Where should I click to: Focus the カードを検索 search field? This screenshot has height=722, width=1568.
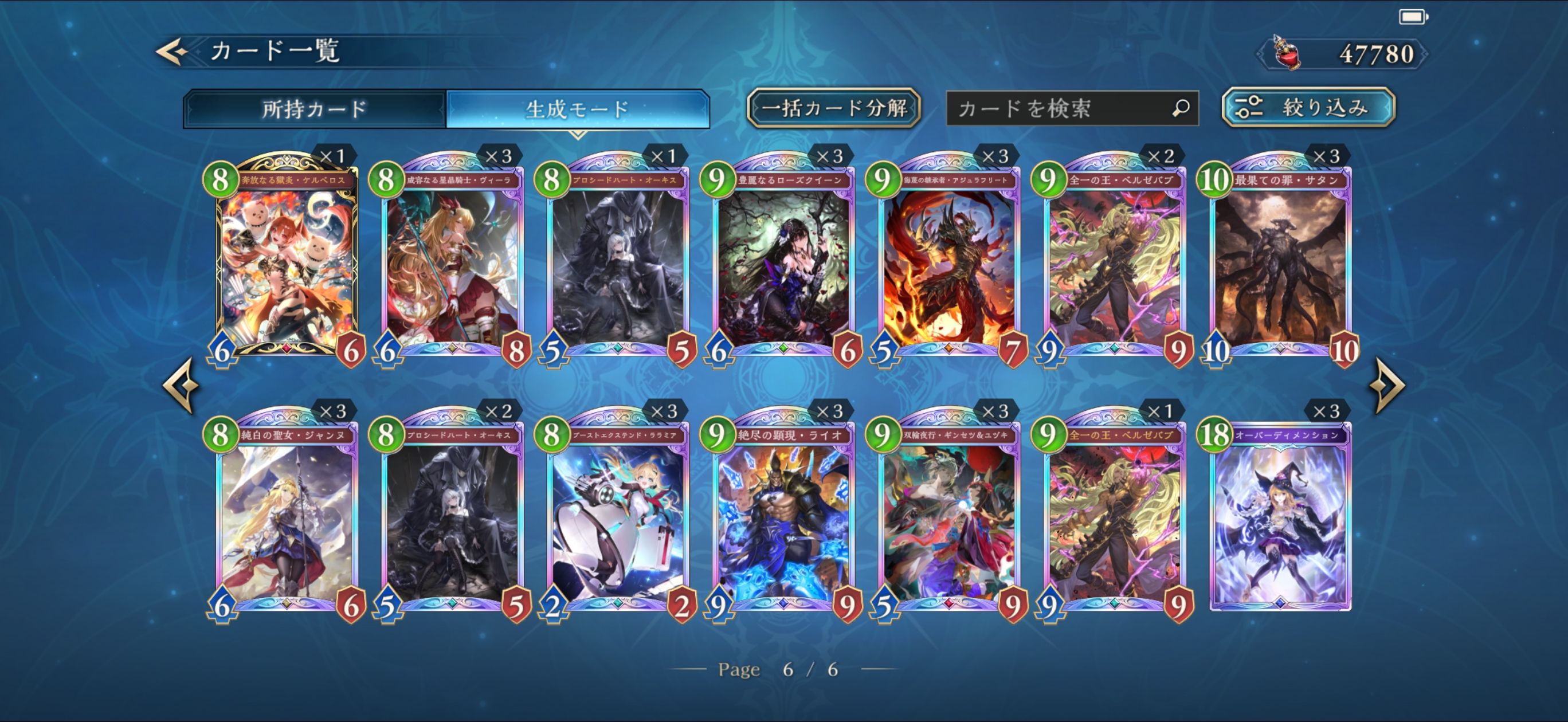(x=1059, y=108)
